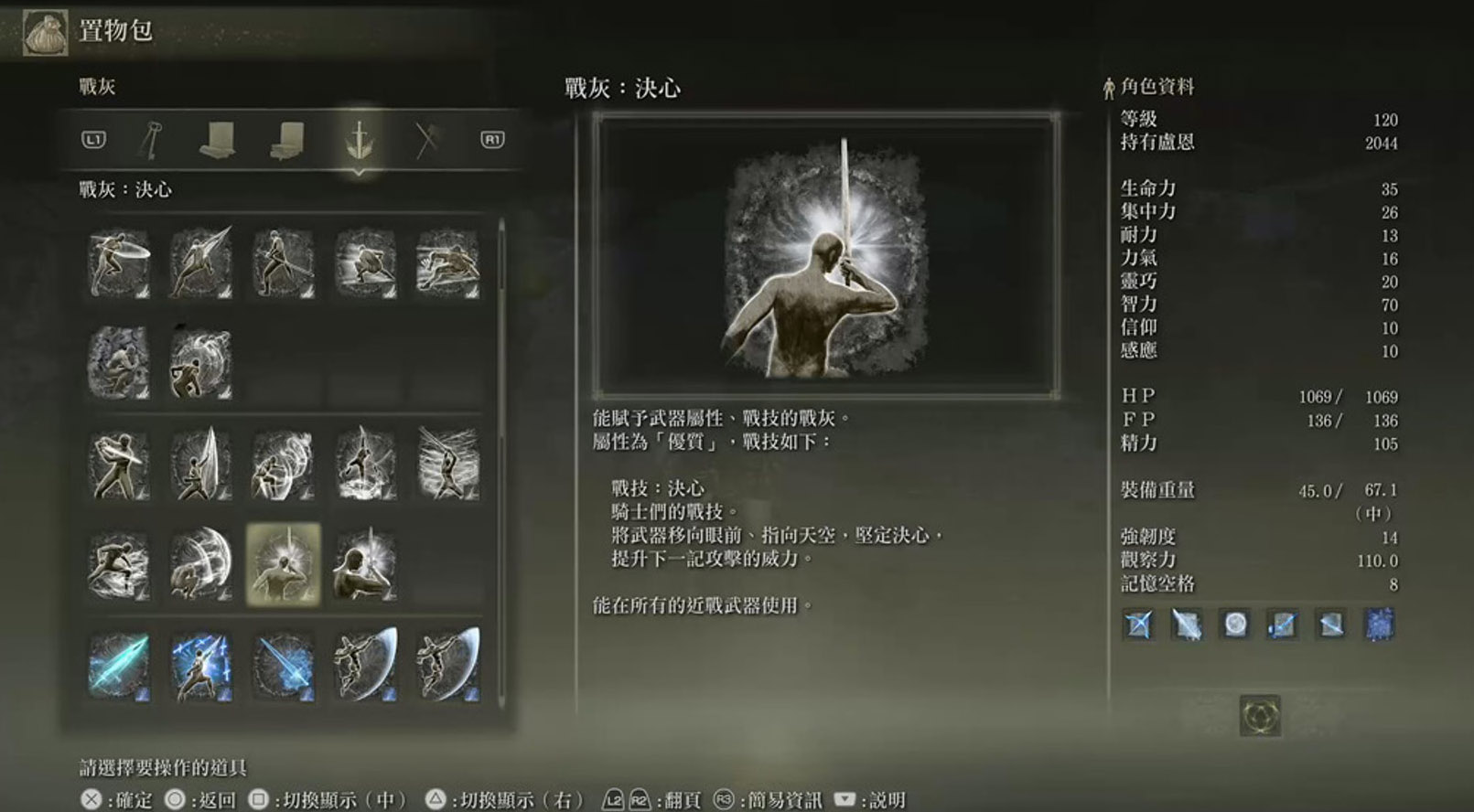Choose the blue diagonal beam ash of war
The height and width of the screenshot is (812, 1474).
[284, 666]
